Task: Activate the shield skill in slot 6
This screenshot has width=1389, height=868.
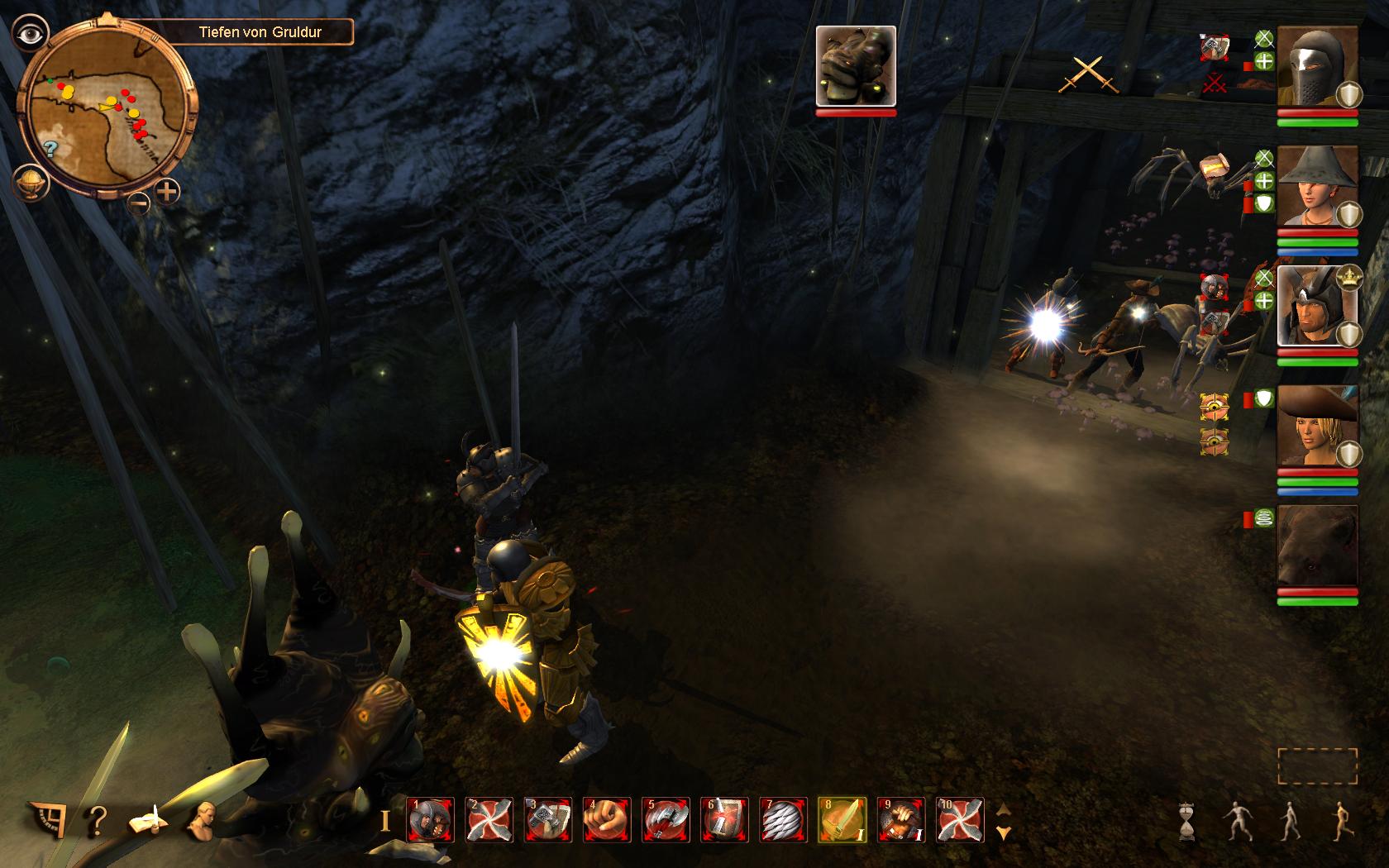Action: pyautogui.click(x=725, y=820)
